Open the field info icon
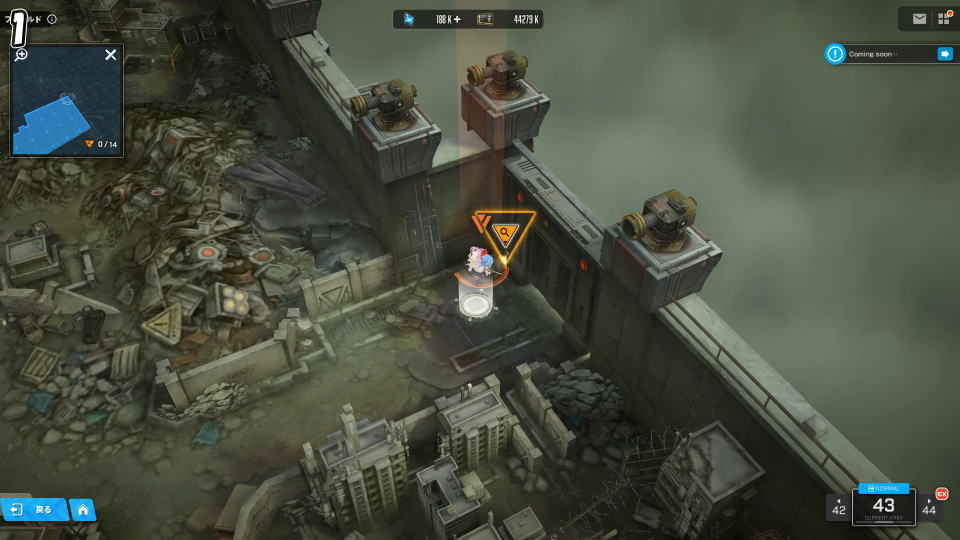Image resolution: width=960 pixels, height=540 pixels. pyautogui.click(x=52, y=19)
